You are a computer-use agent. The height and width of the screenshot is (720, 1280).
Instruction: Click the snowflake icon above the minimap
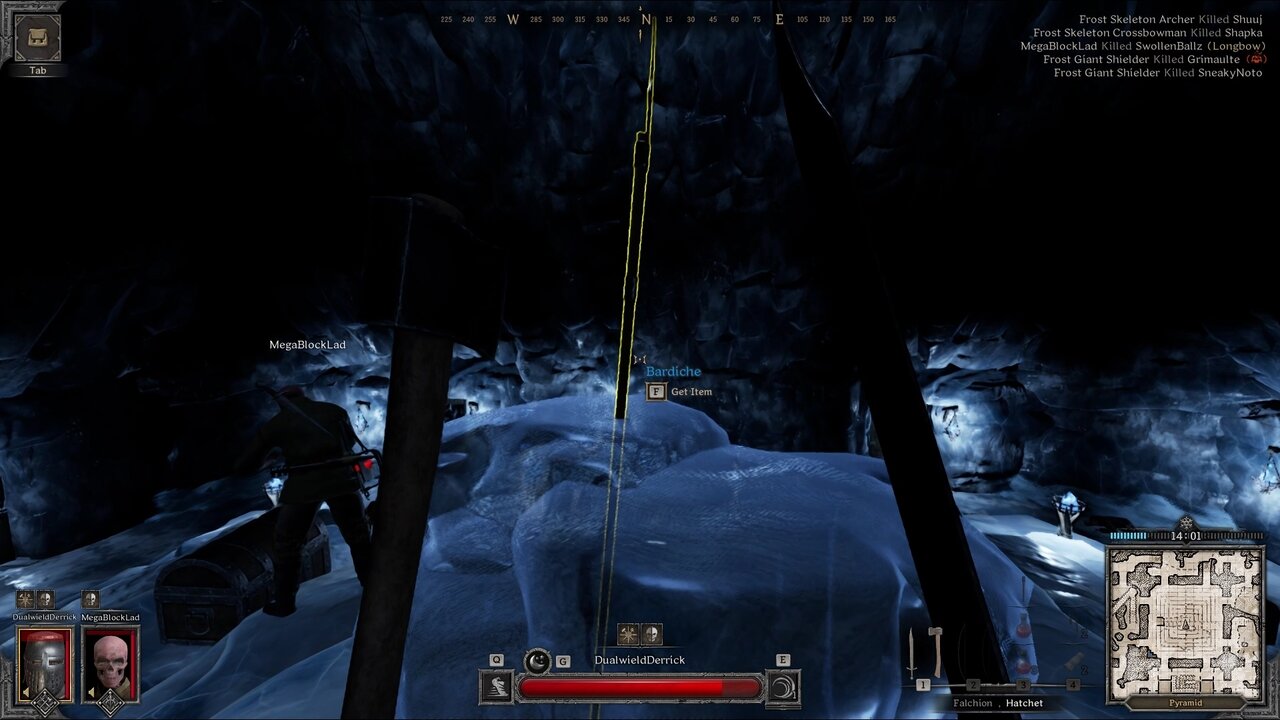1186,522
